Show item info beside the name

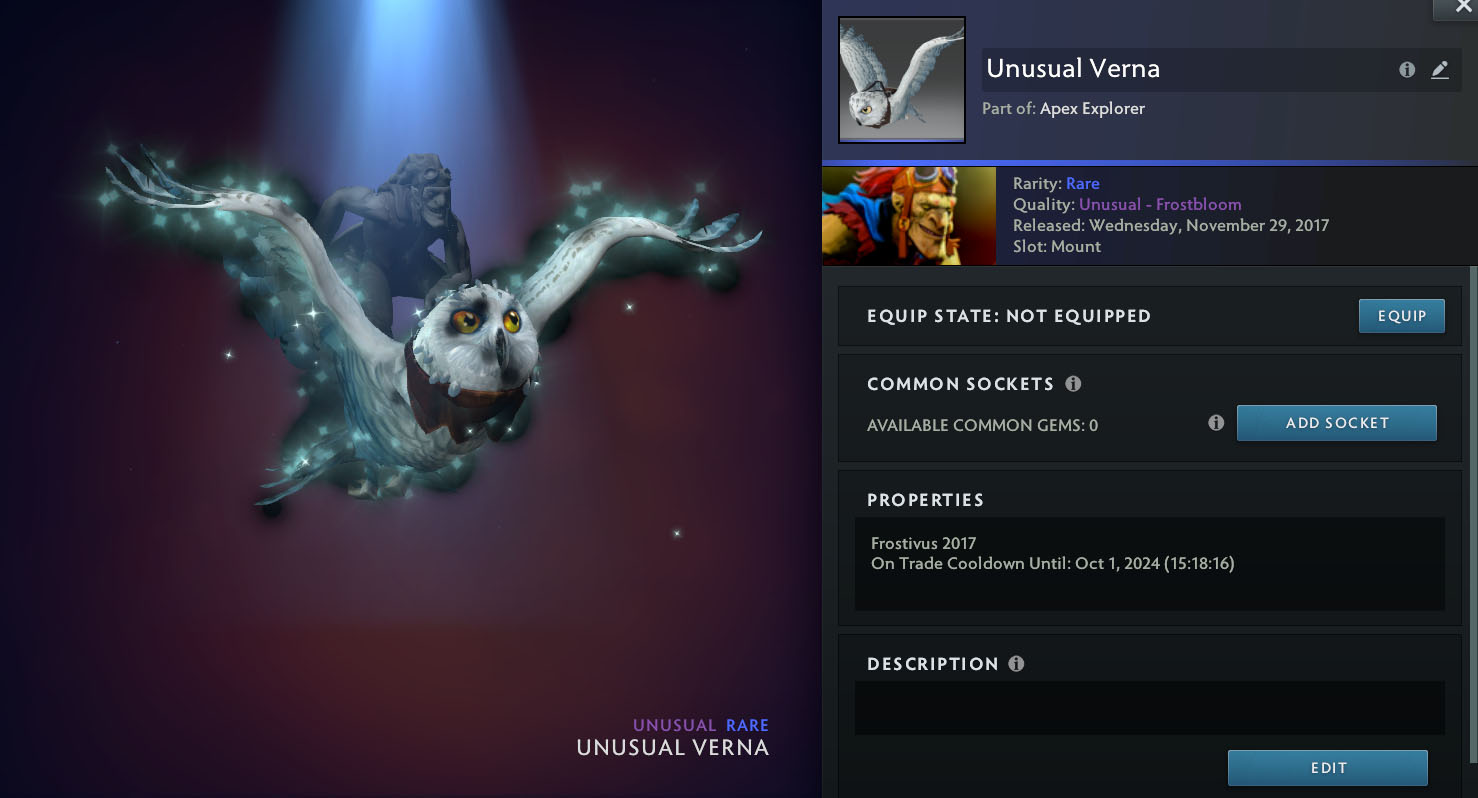(x=1407, y=70)
